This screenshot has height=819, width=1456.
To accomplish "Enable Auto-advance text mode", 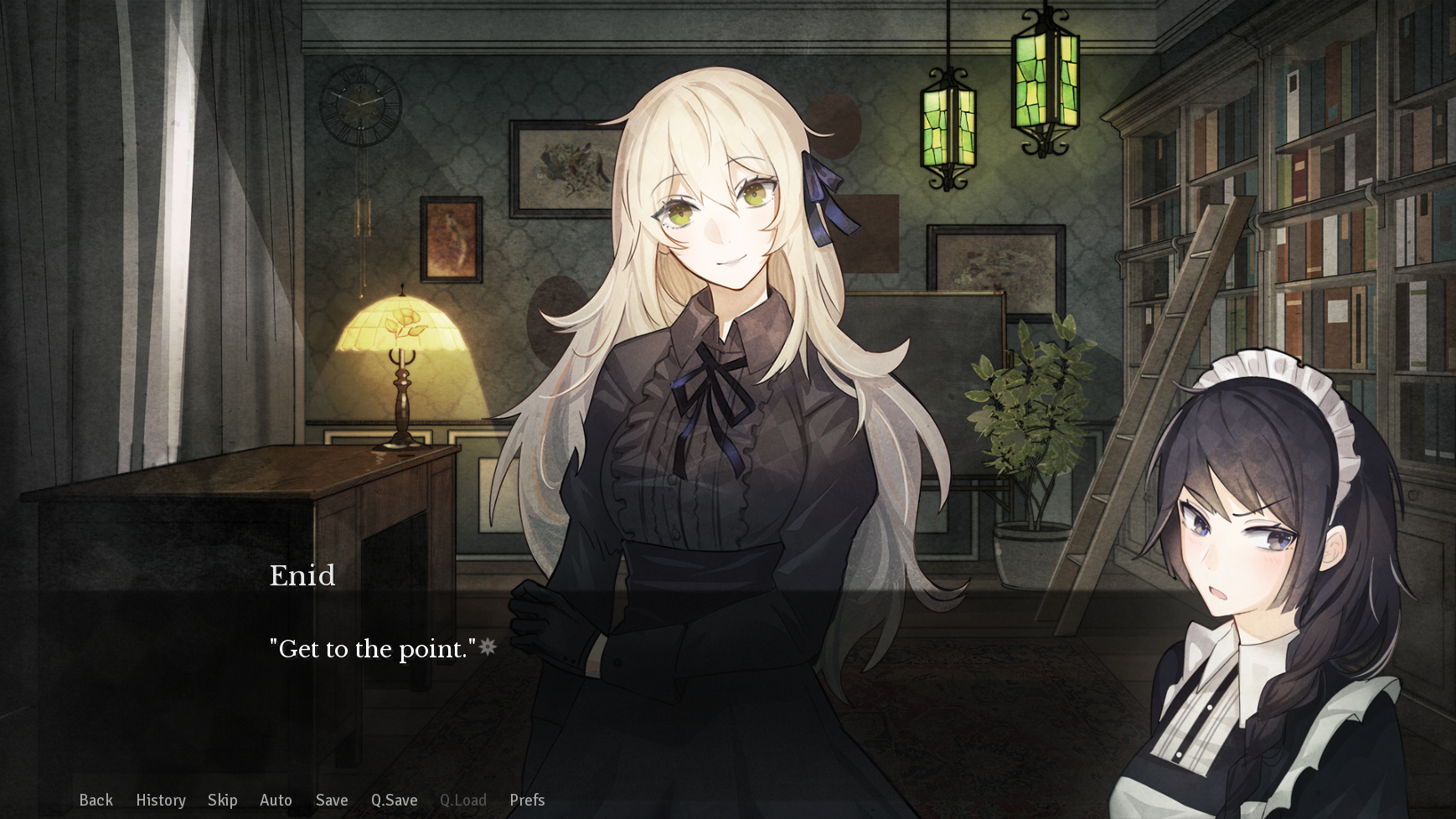I will click(x=276, y=801).
